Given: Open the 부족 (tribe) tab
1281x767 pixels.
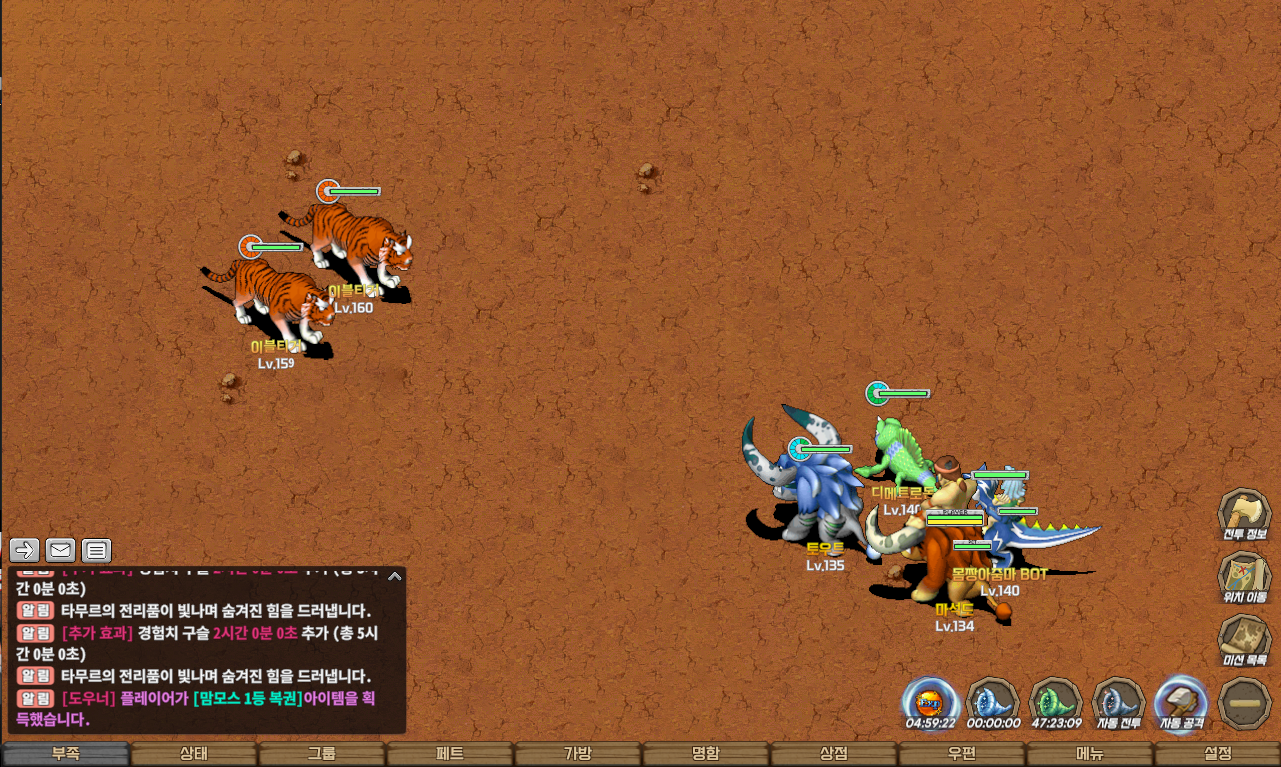Looking at the screenshot, I should [66, 754].
